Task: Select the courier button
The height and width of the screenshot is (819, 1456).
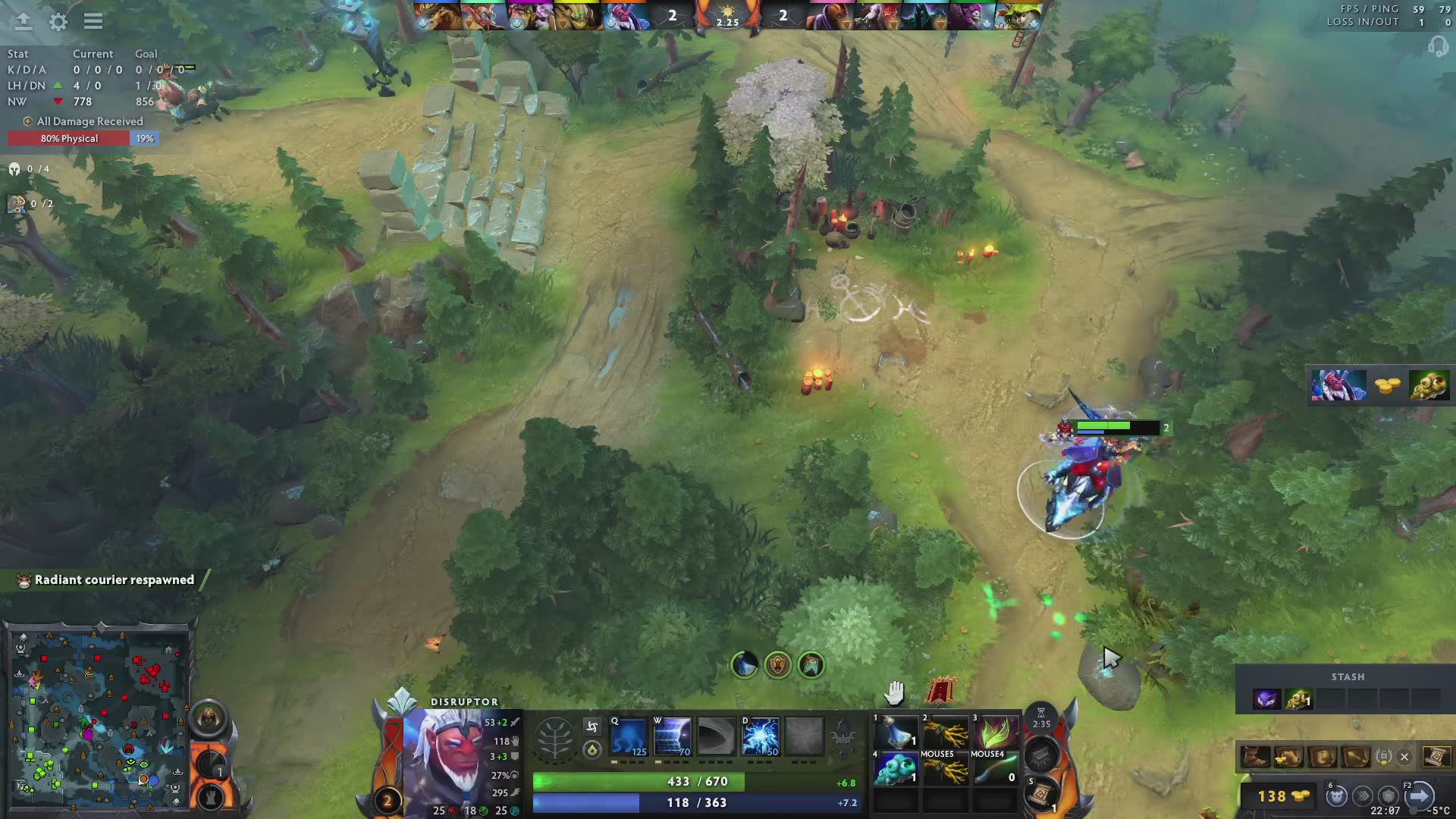Action: 1336,796
